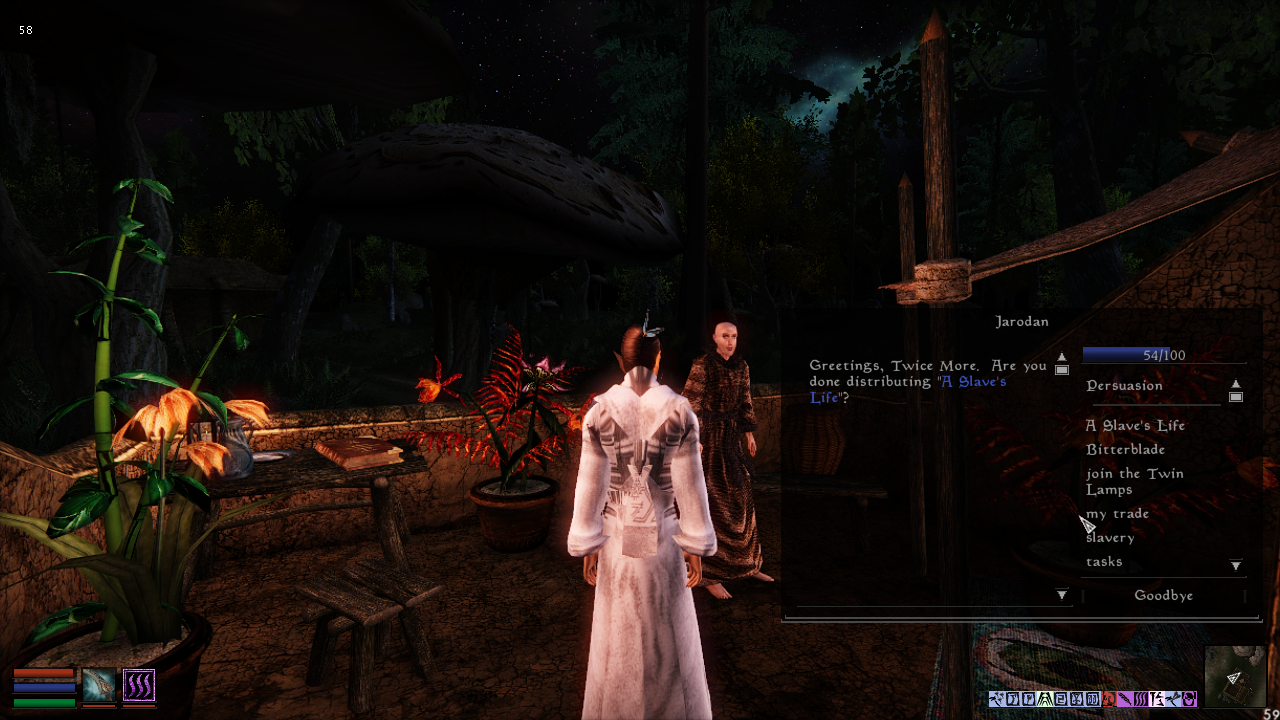Ask Jarodan about "my trade"

[x=1117, y=513]
